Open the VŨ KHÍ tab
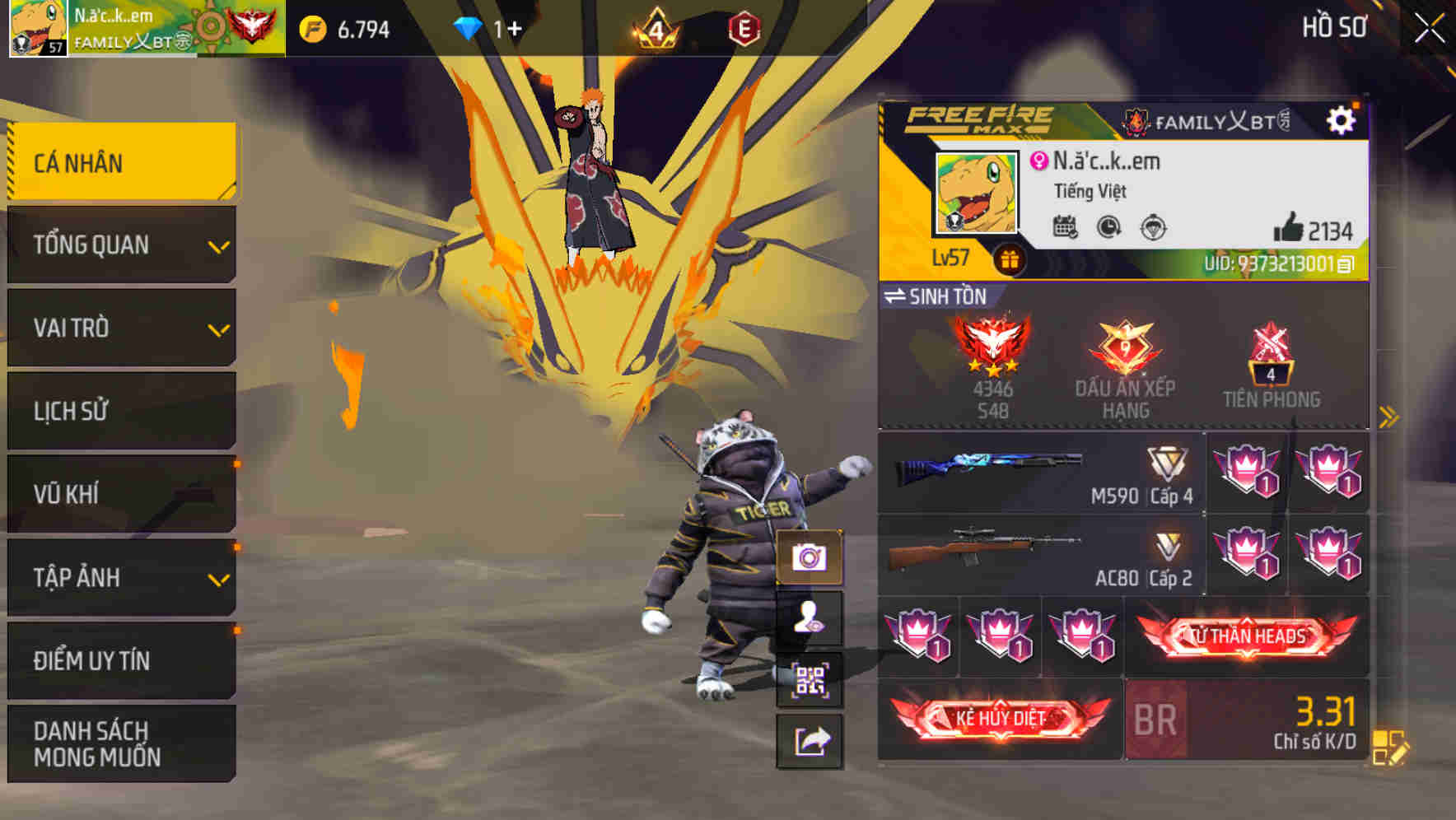The height and width of the screenshot is (820, 1456). click(122, 494)
